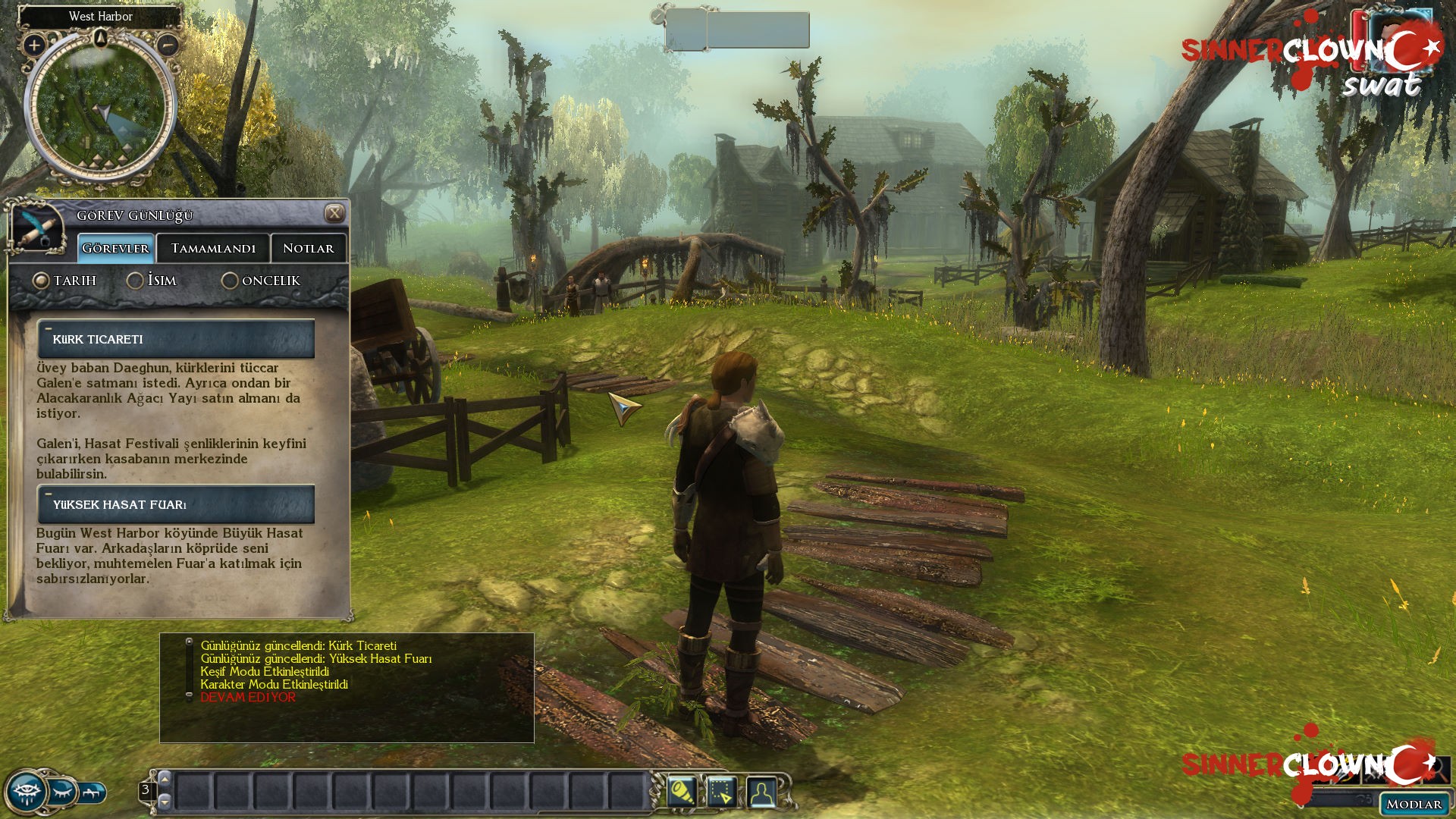Viewport: 1456px width, 819px height.
Task: Select the character silhouette mode icon
Action: (x=761, y=792)
